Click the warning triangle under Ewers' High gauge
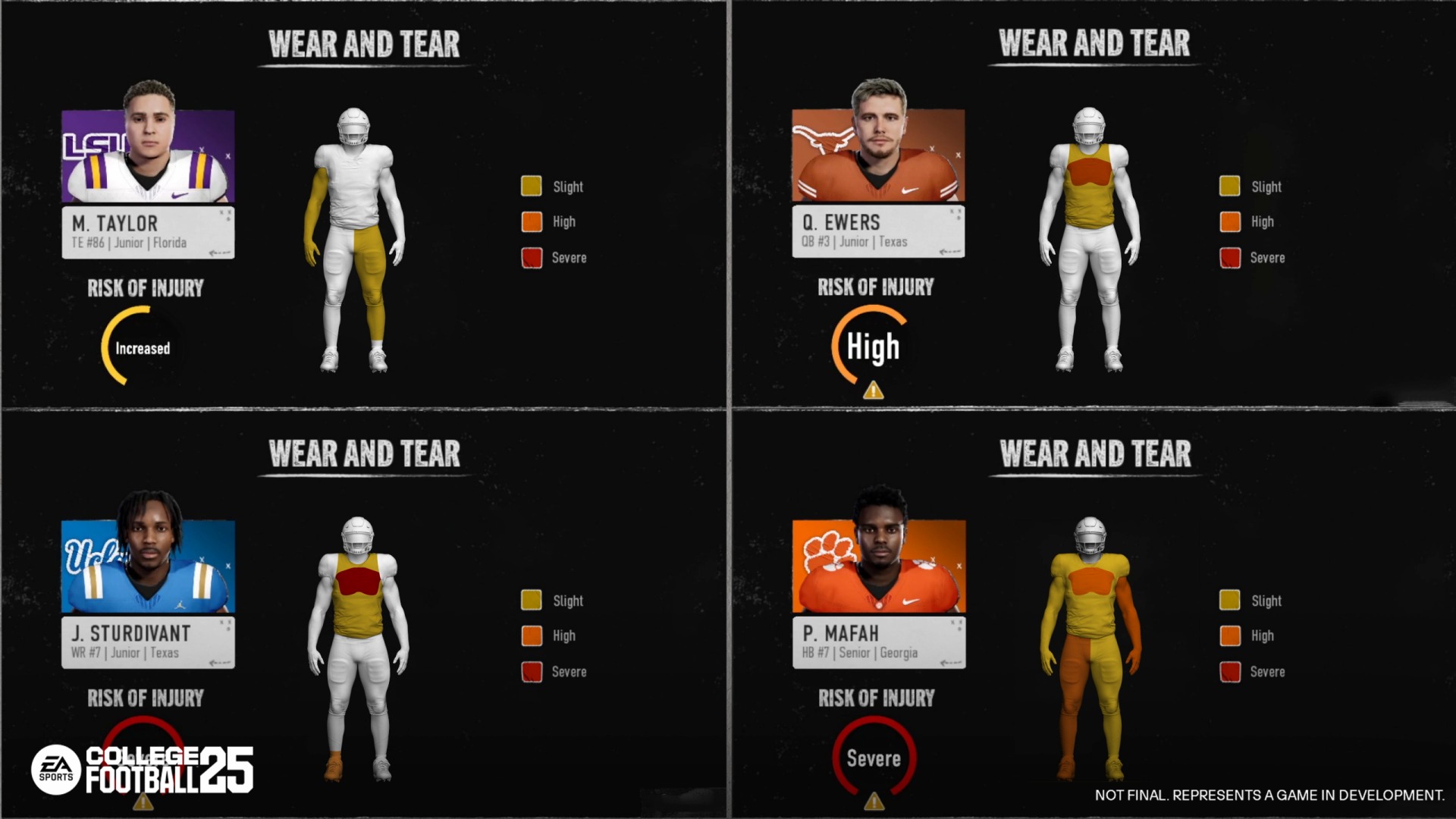1456x819 pixels. (873, 391)
